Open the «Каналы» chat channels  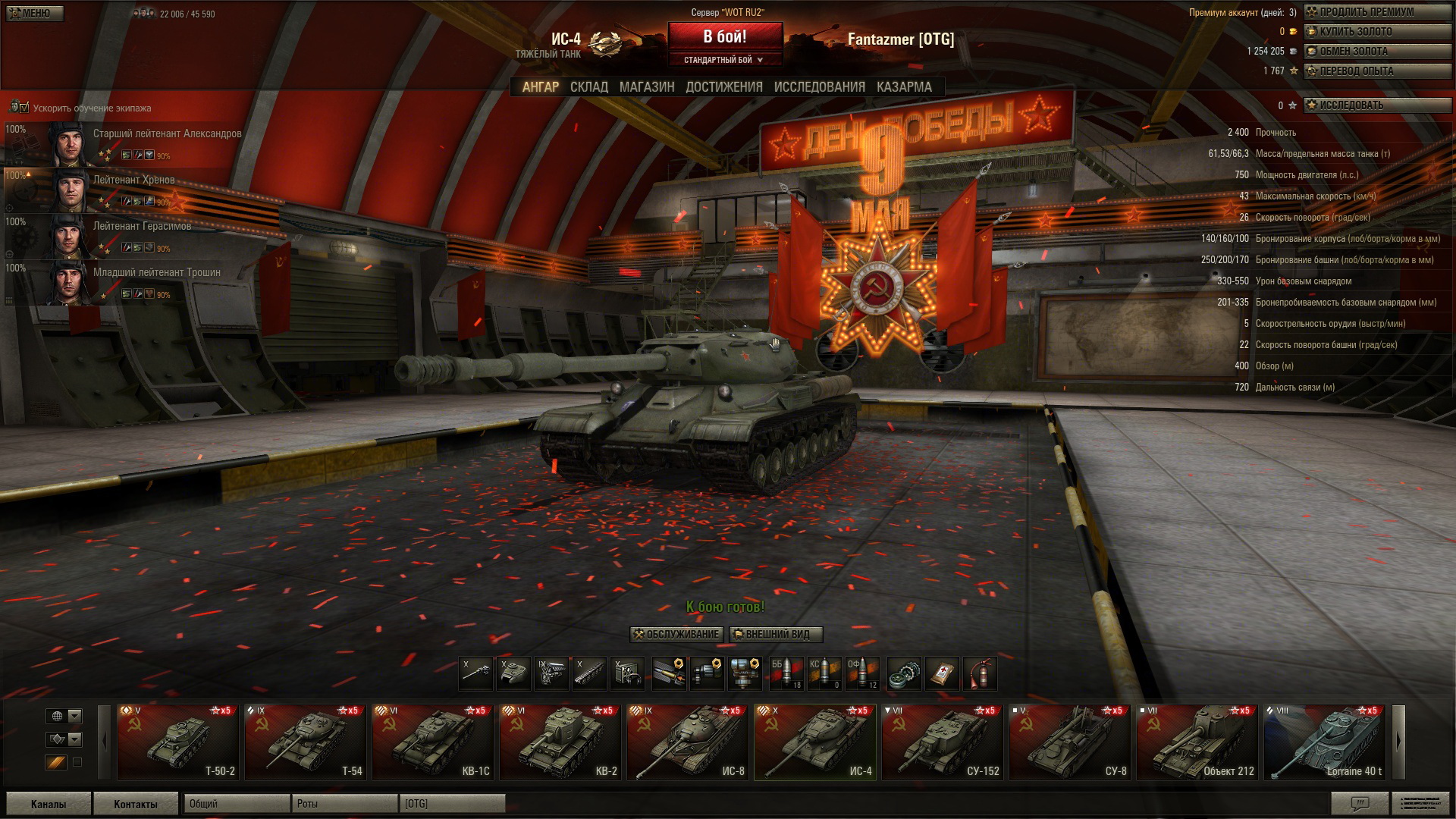pos(48,804)
